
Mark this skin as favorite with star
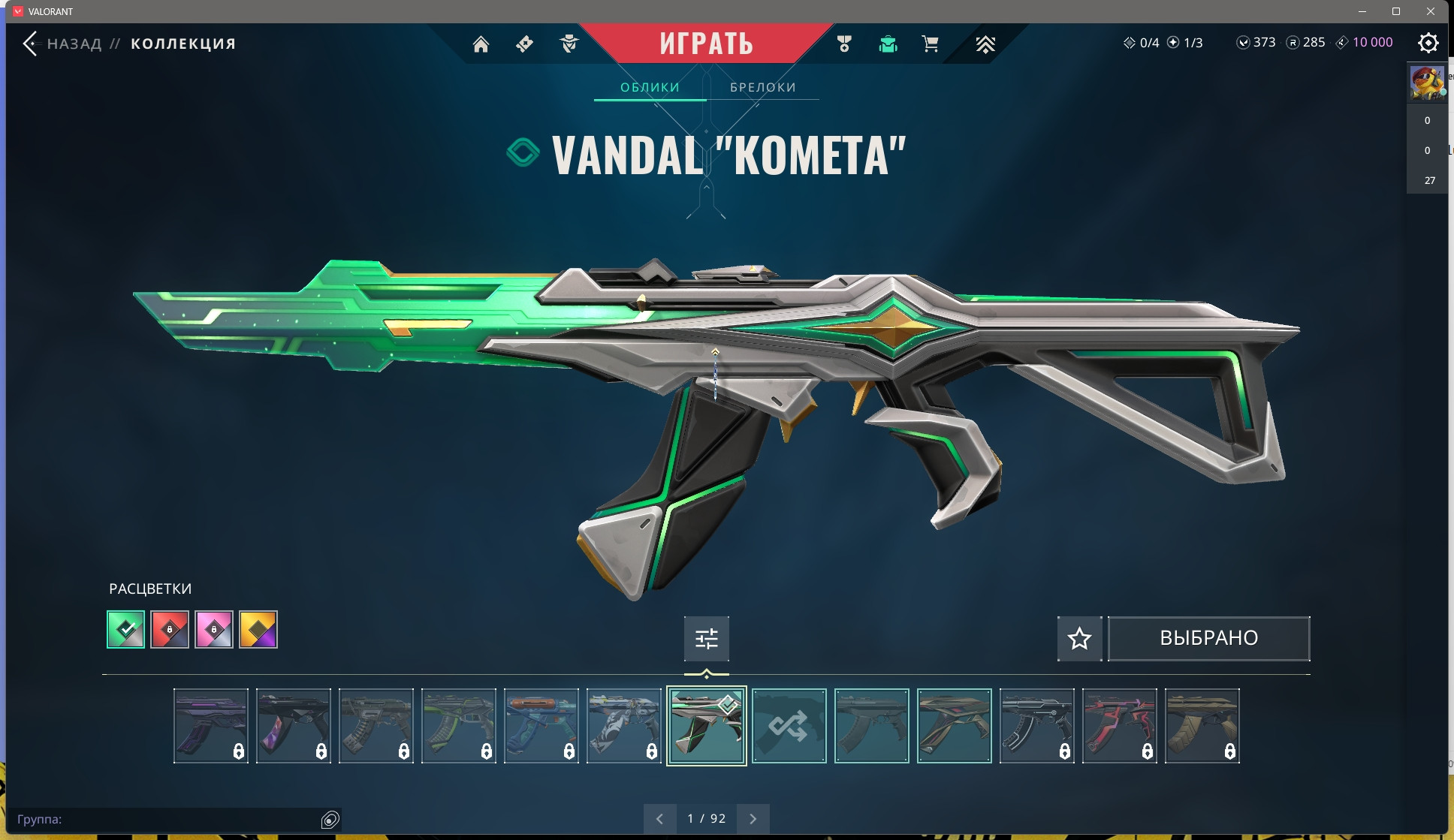[1079, 639]
